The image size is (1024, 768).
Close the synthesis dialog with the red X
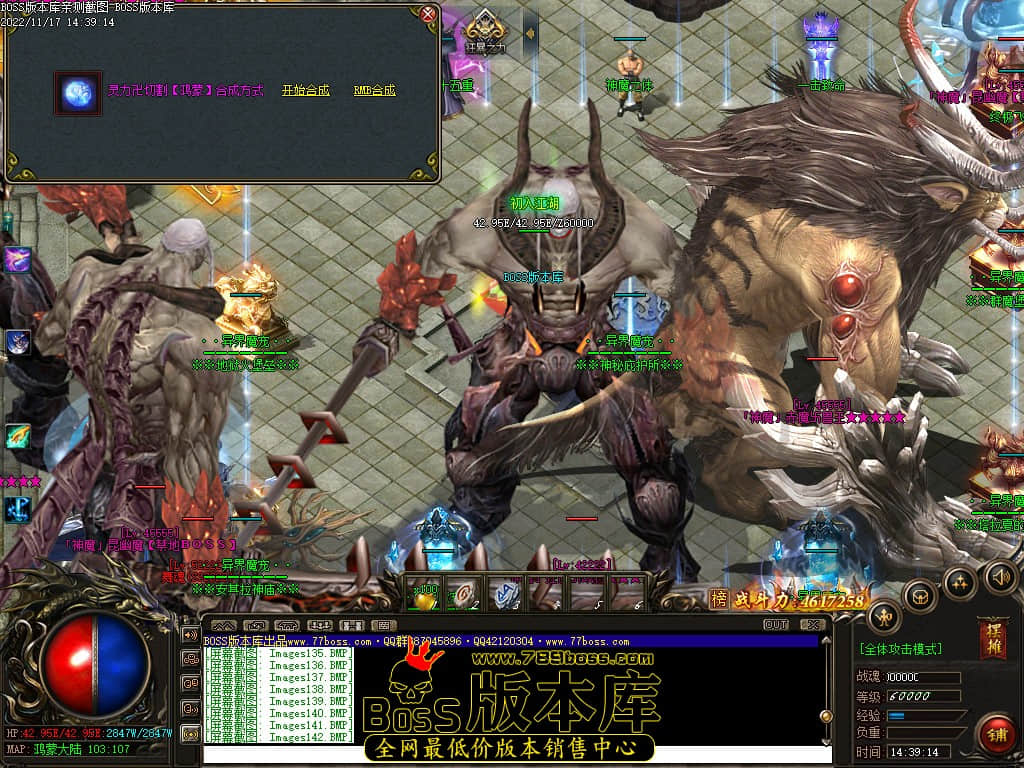428,14
